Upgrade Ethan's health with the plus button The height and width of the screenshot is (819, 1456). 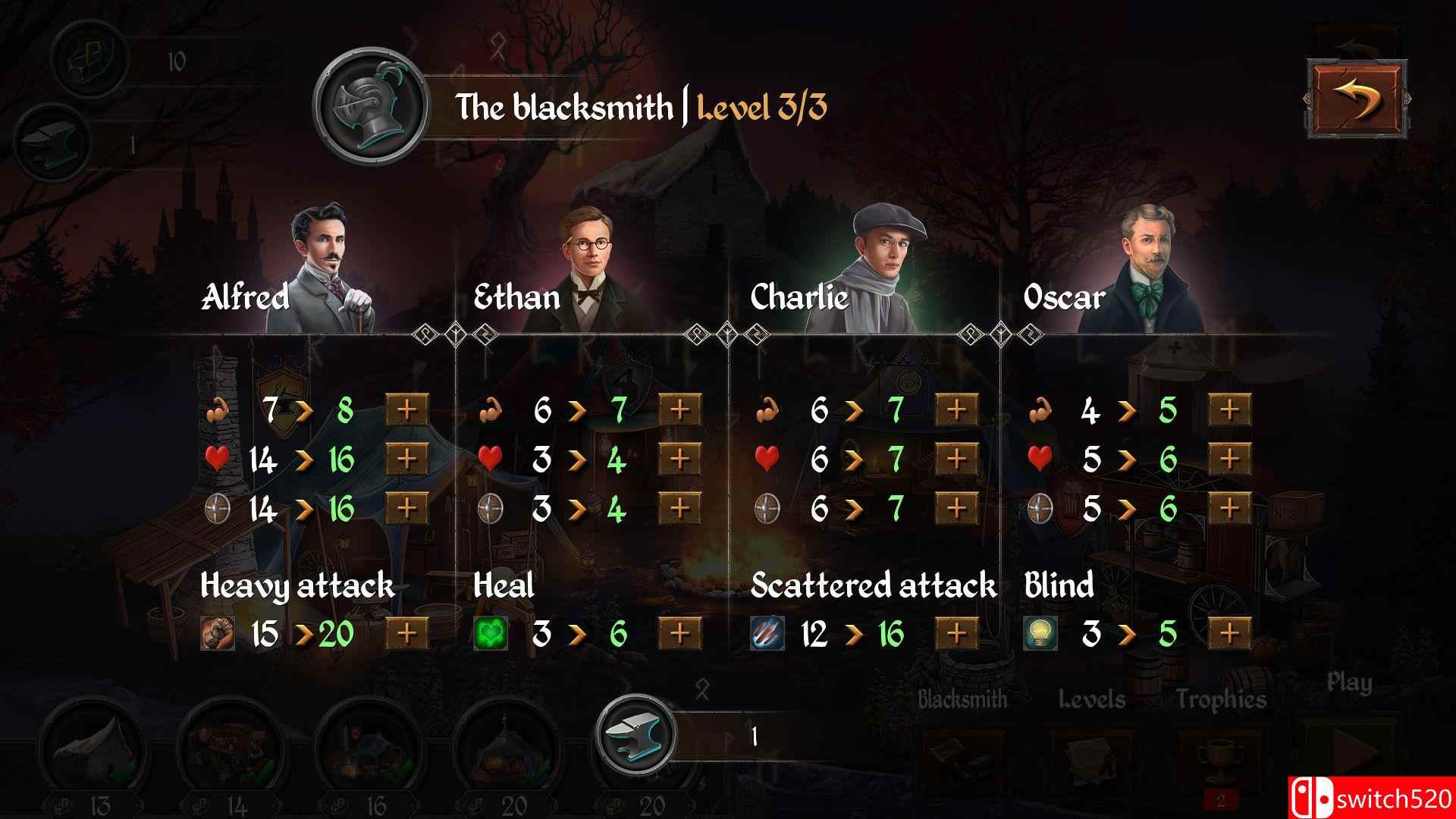coord(679,458)
